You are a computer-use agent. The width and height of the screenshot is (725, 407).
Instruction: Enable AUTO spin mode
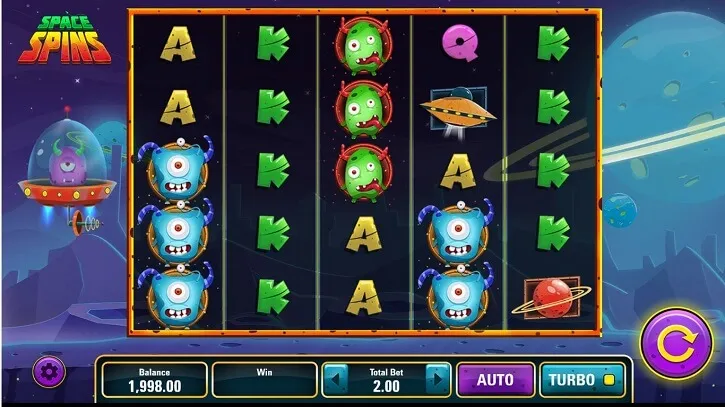(x=494, y=380)
